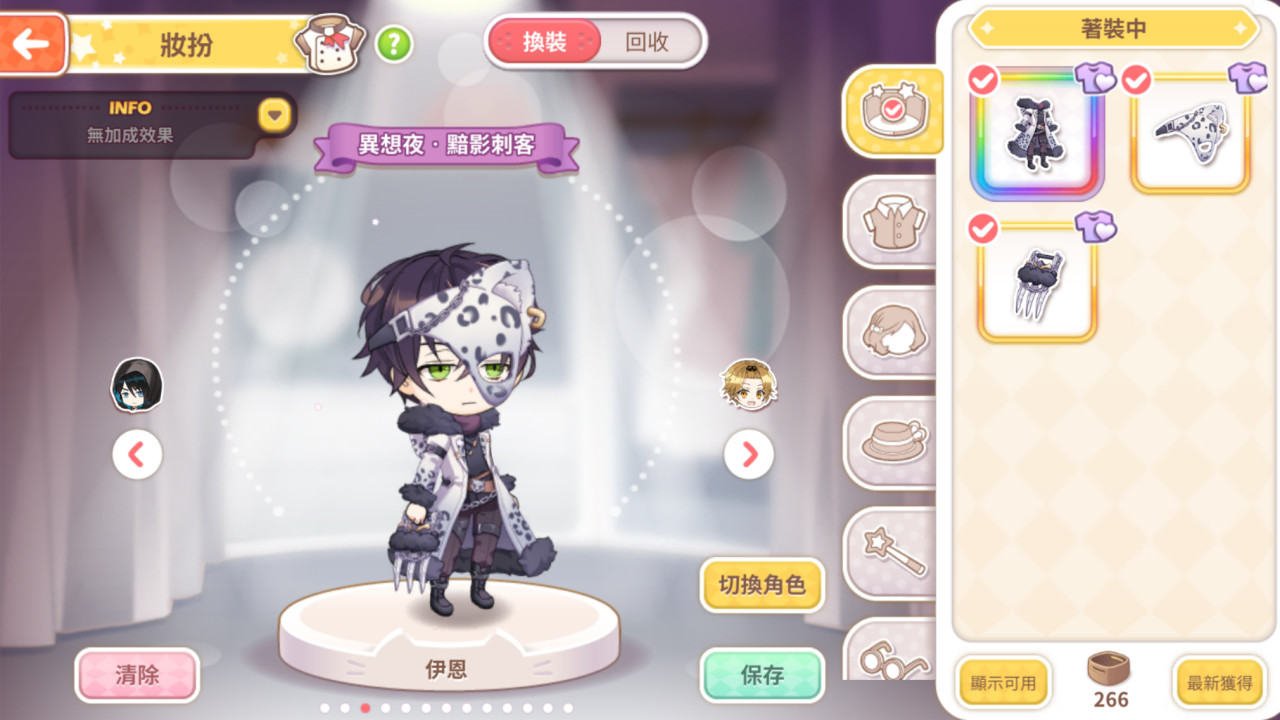1280x720 pixels.
Task: Select the full outfit set category icon
Action: [893, 110]
